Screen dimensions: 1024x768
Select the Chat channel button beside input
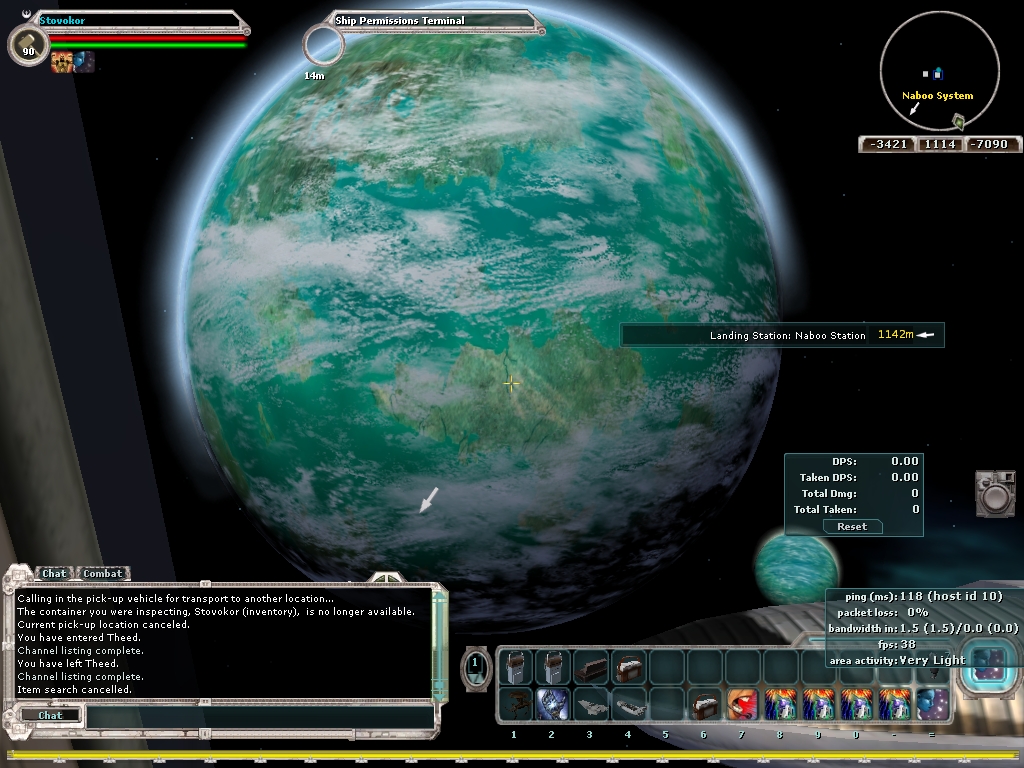(x=50, y=715)
